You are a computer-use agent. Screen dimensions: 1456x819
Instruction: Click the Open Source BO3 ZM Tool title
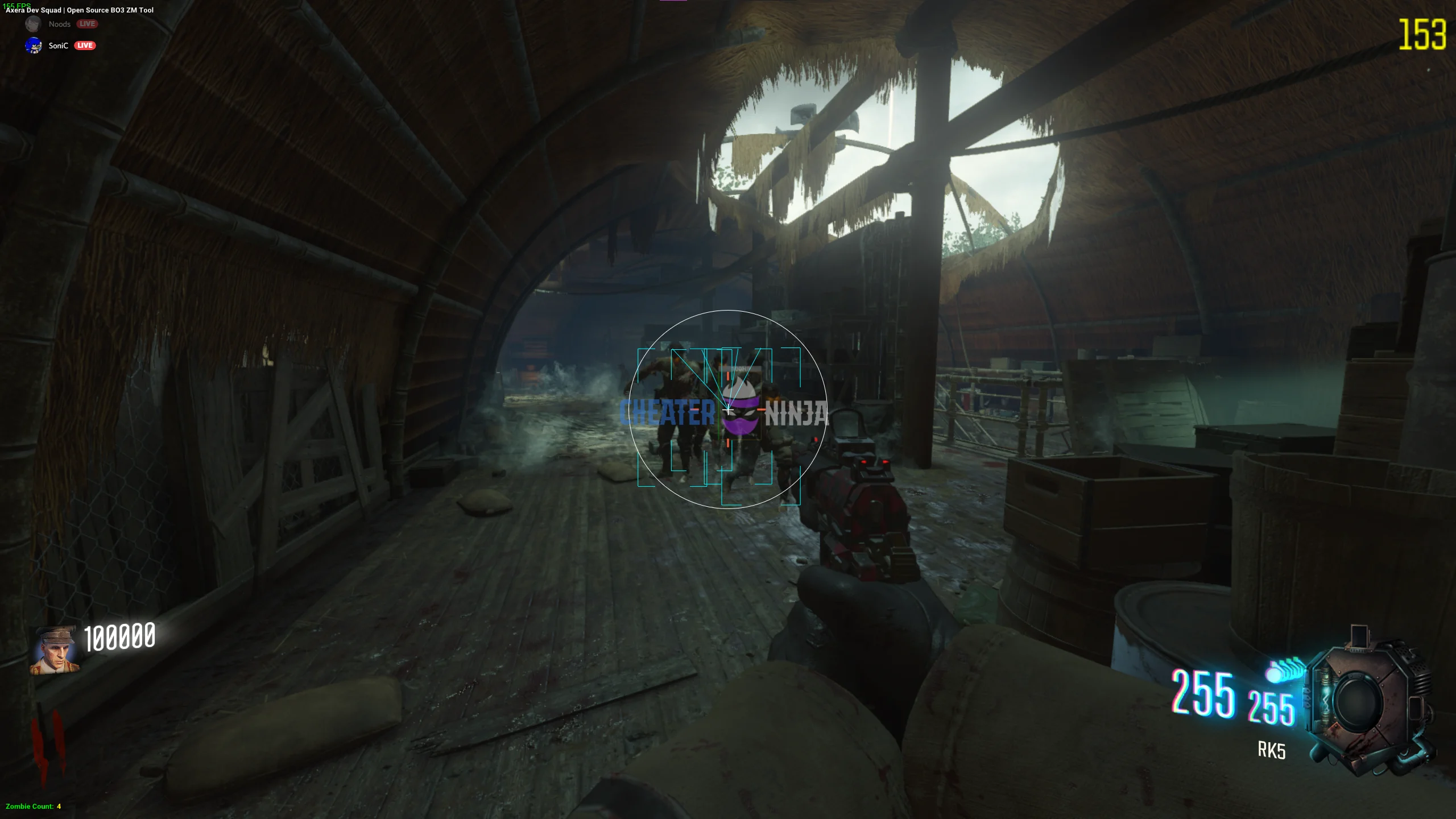[111, 10]
